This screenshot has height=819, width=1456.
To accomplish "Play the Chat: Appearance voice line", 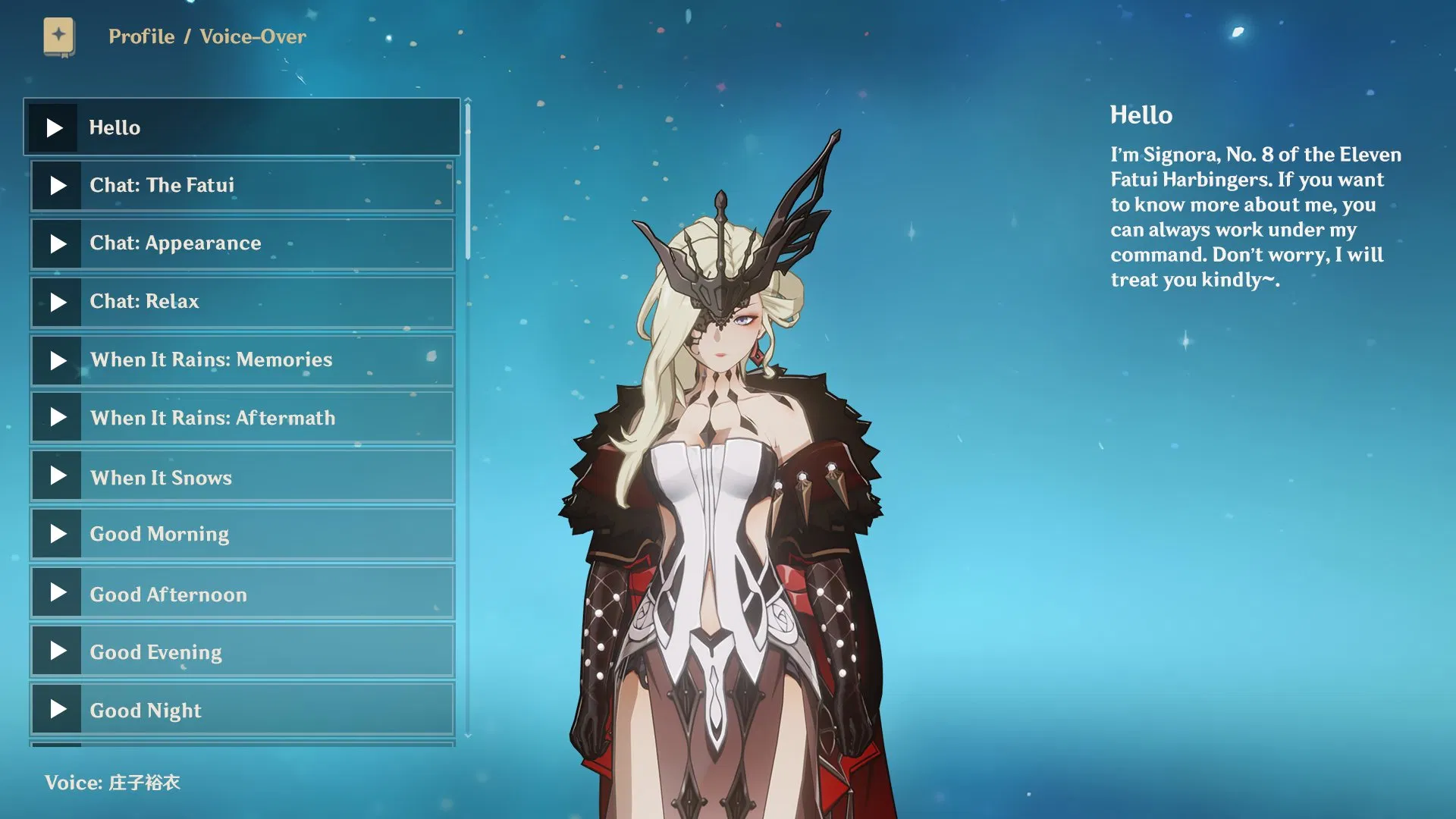I will click(x=57, y=243).
